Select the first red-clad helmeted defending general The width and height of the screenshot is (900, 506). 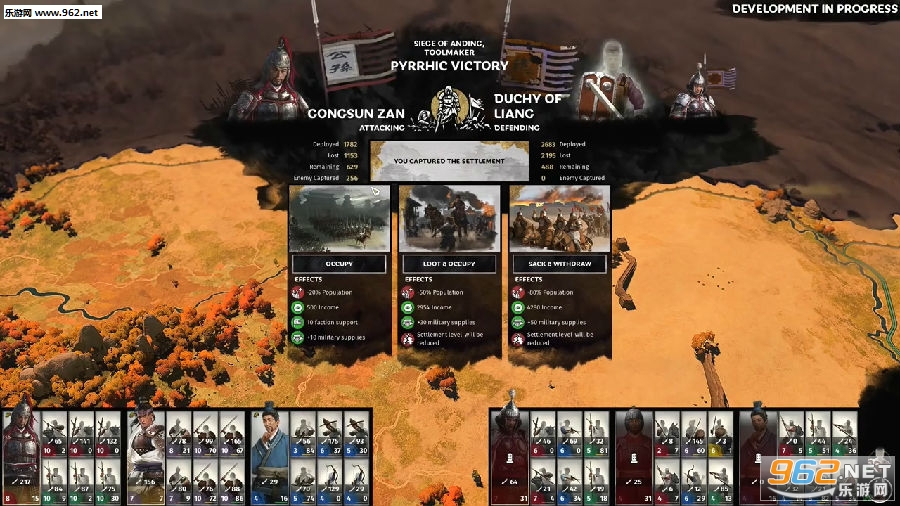tap(509, 455)
